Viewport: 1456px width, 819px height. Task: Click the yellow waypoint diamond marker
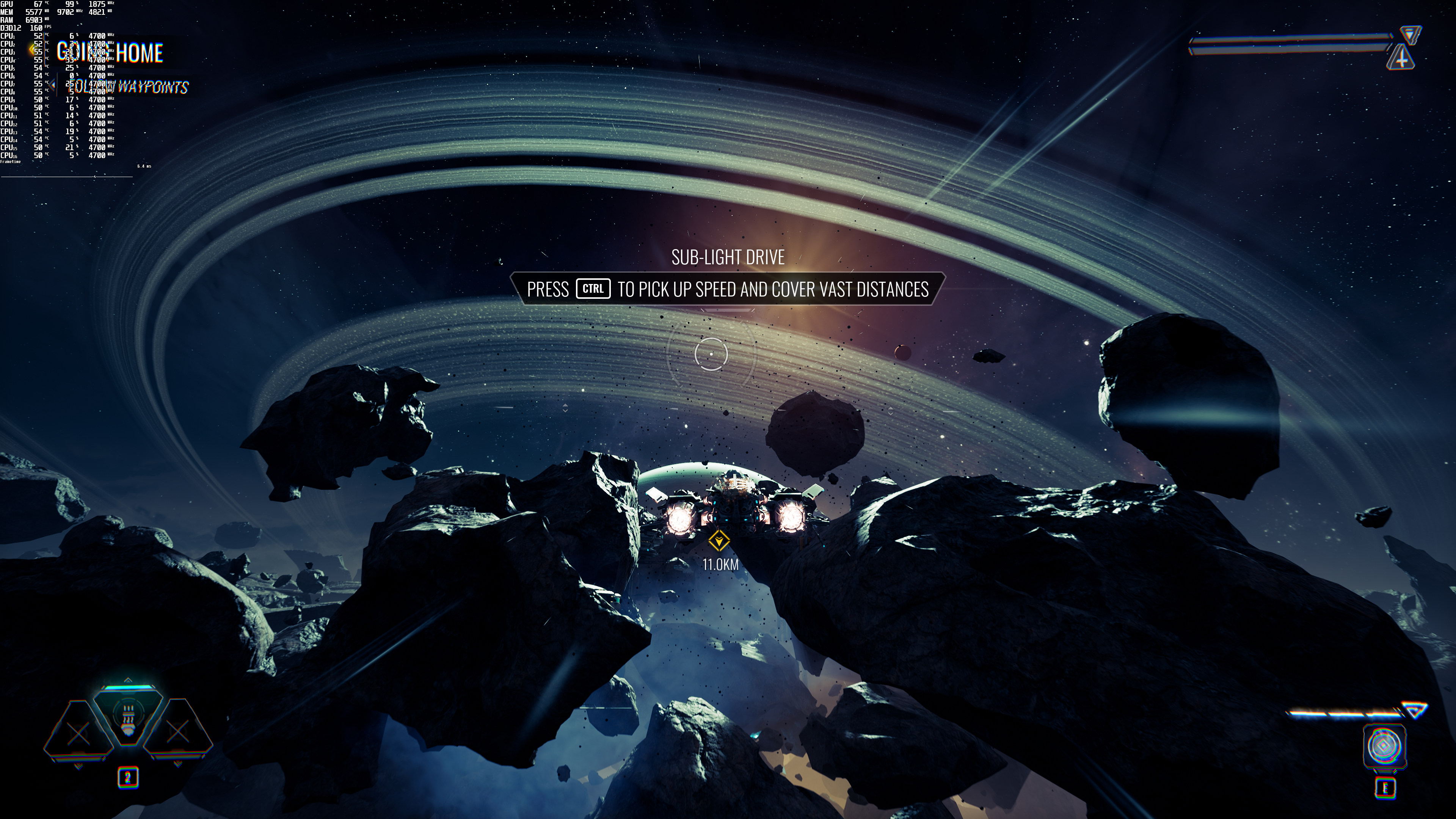click(719, 541)
